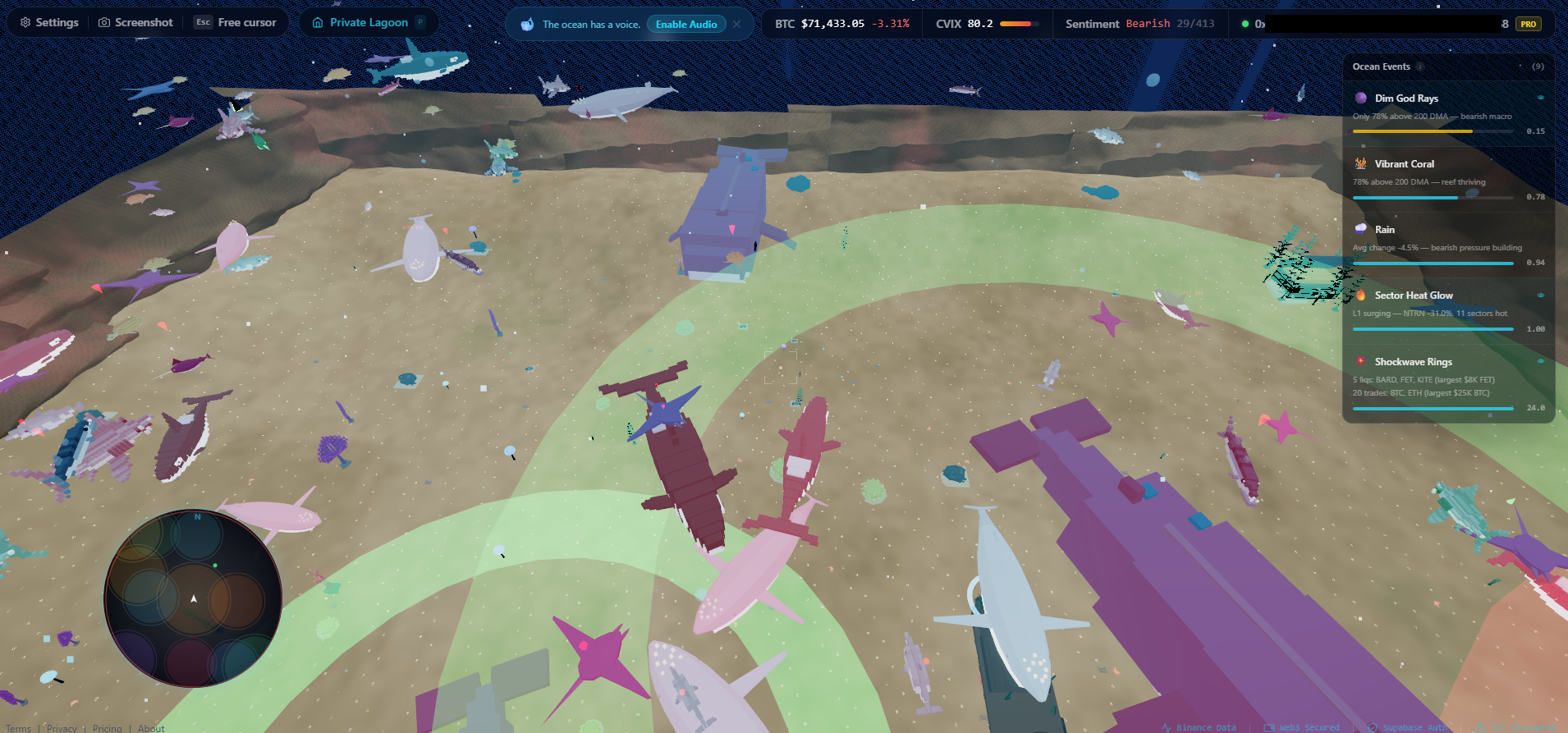Open the About link
This screenshot has width=1568, height=733.
coord(151,728)
